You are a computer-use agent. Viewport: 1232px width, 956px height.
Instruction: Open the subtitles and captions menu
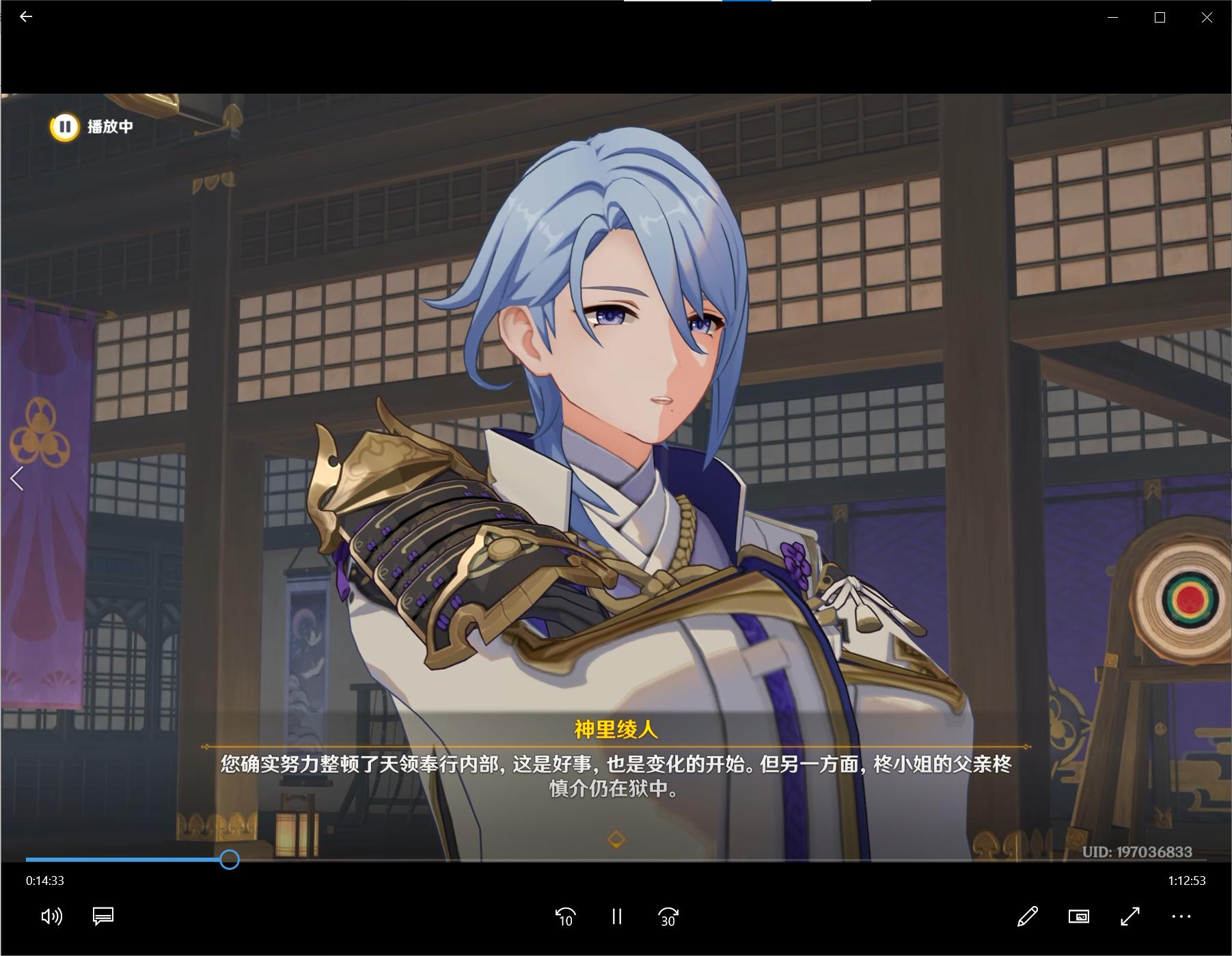[x=103, y=916]
